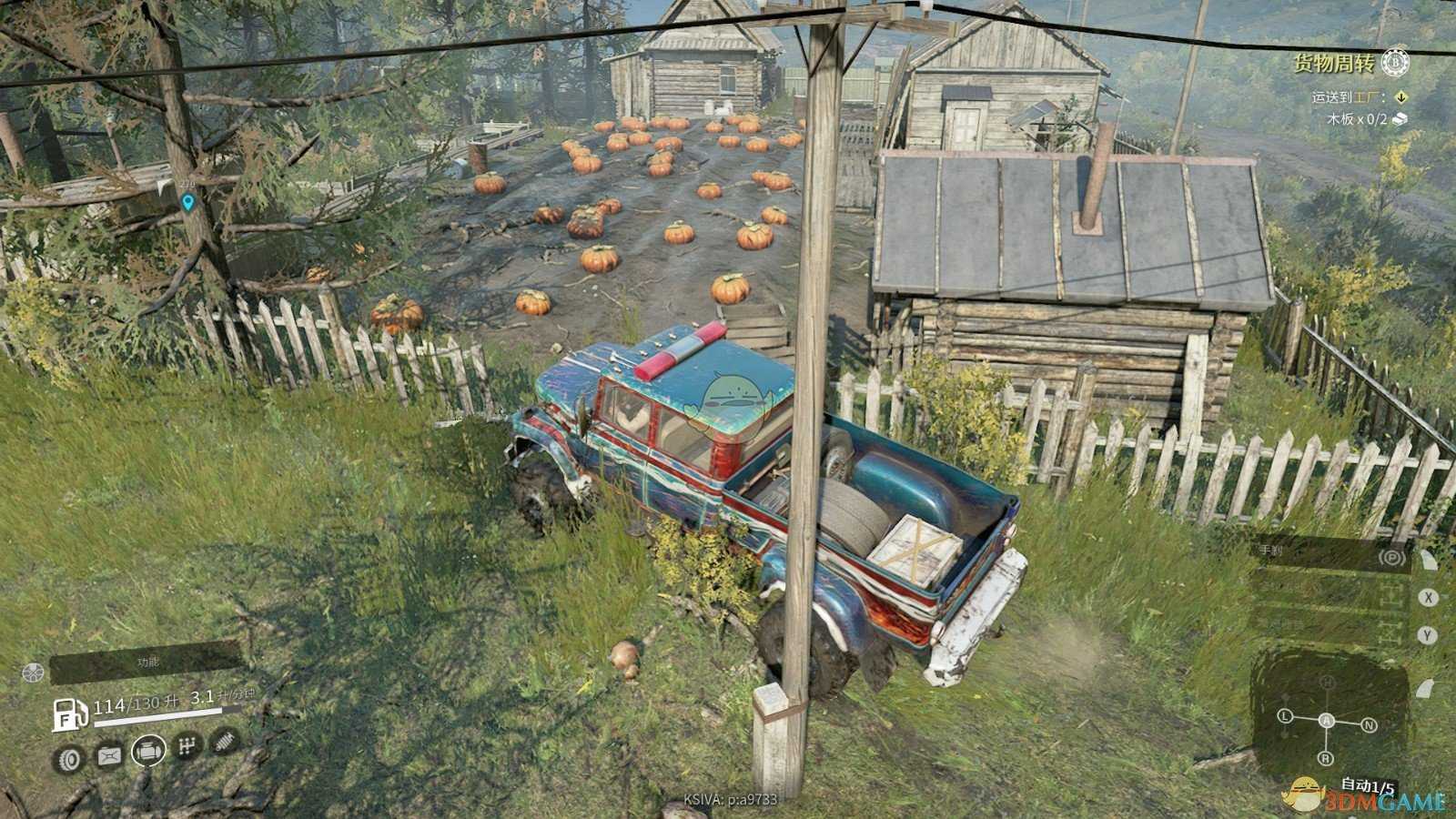
Task: Select the fuel tank damage icon
Action: coord(108,755)
